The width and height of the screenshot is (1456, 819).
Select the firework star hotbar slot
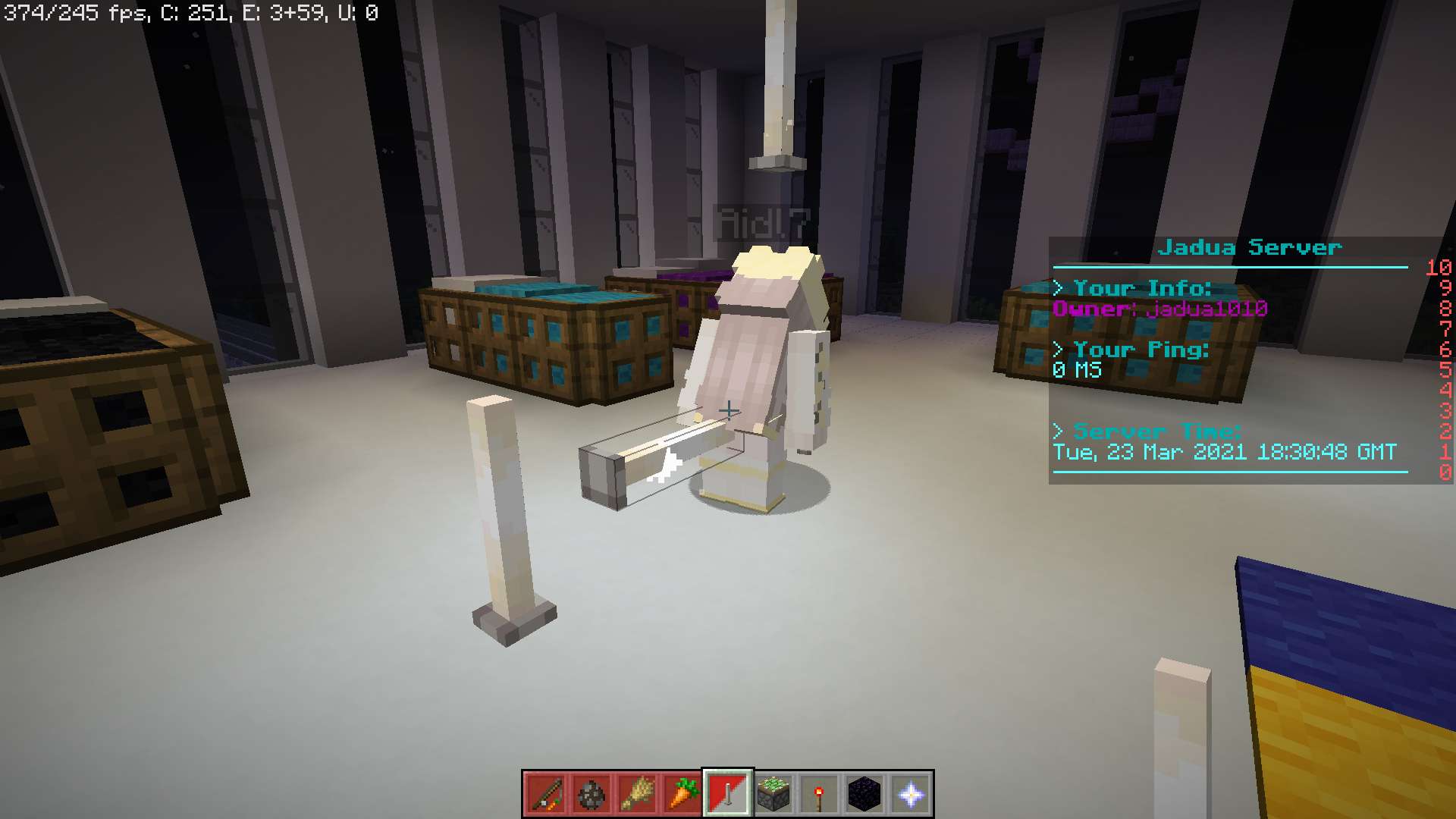click(591, 794)
